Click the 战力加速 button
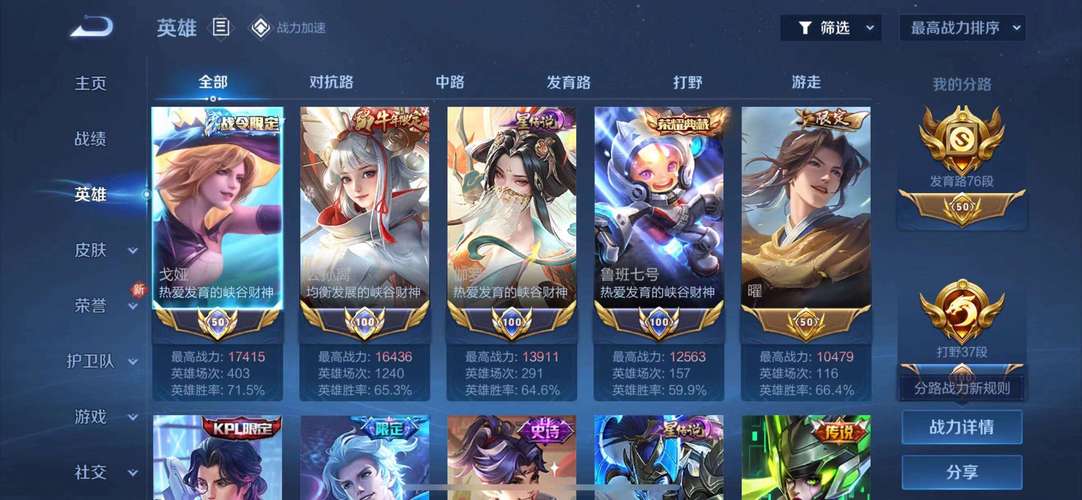Screen dimensions: 1082x500 (x=288, y=28)
